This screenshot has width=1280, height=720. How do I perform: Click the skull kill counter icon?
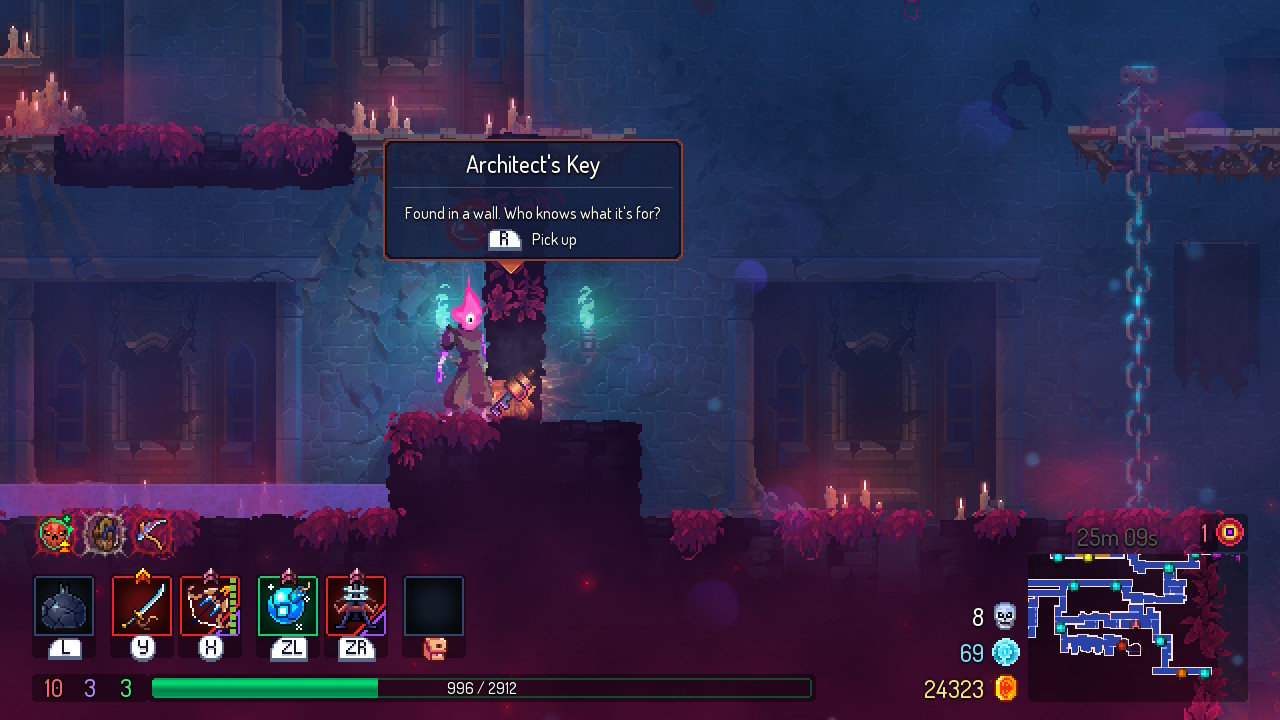coord(1005,617)
